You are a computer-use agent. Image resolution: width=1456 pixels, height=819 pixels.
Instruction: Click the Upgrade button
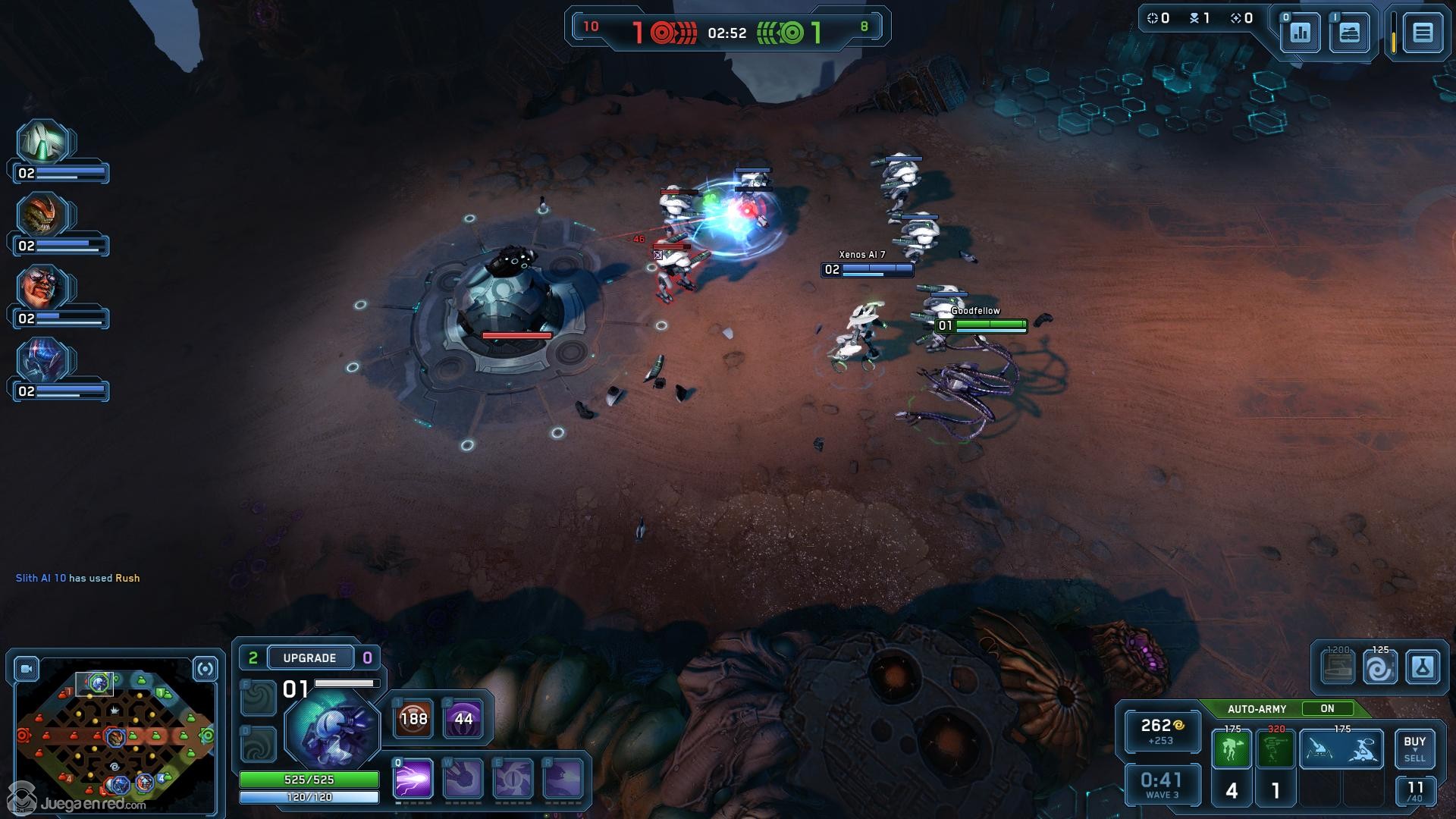click(x=309, y=657)
